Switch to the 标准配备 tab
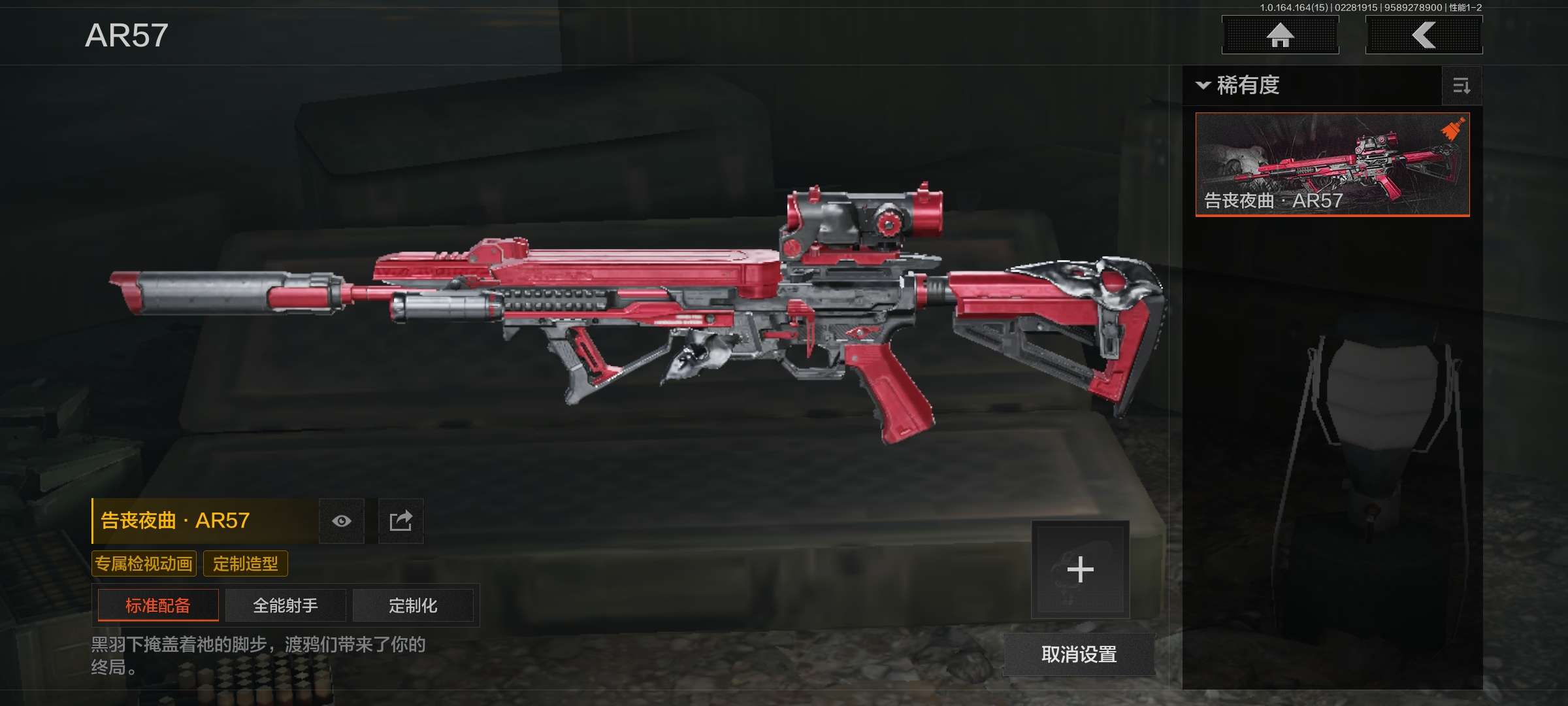 tap(158, 605)
